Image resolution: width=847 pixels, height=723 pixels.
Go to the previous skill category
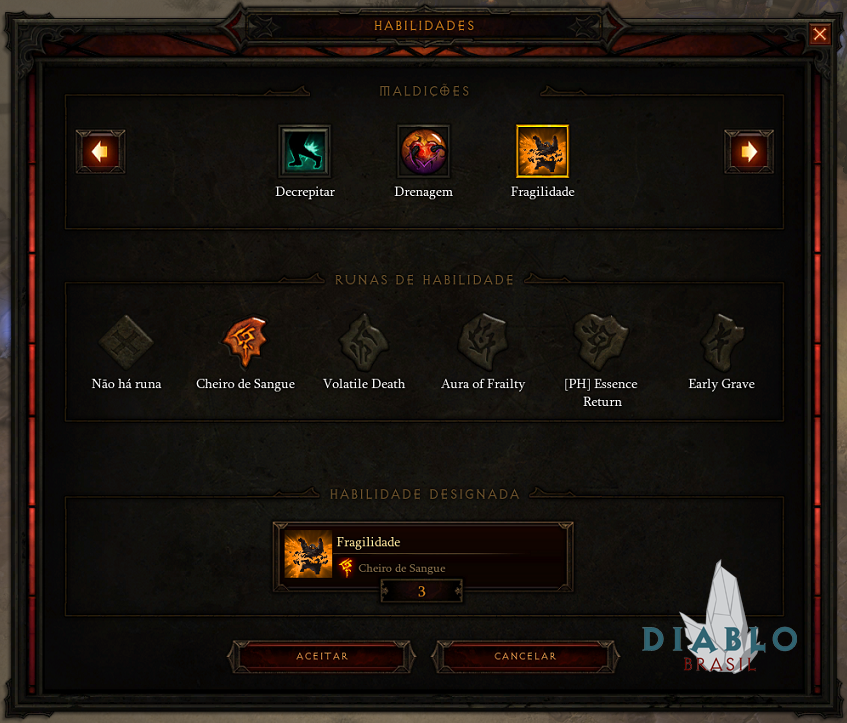click(100, 152)
